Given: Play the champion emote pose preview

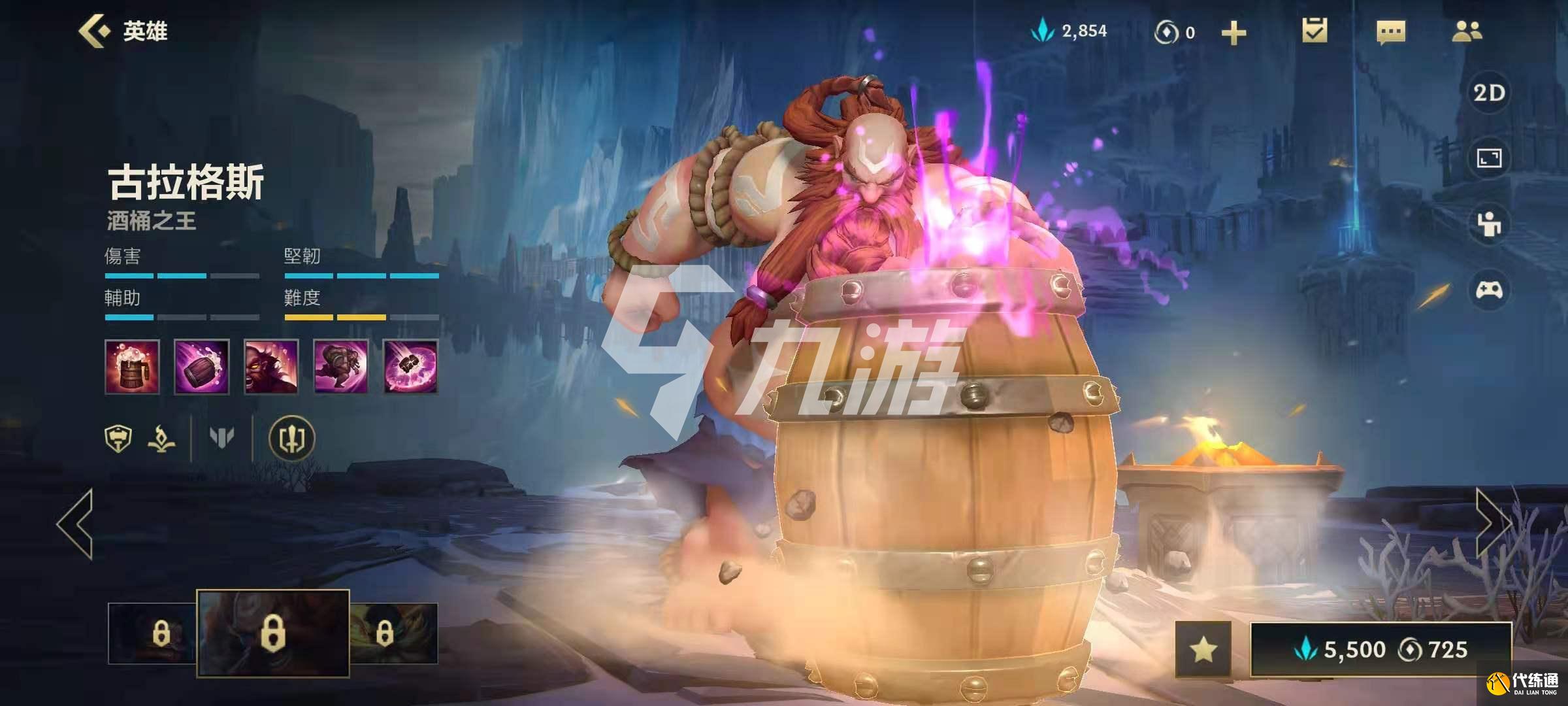Looking at the screenshot, I should (x=1489, y=224).
